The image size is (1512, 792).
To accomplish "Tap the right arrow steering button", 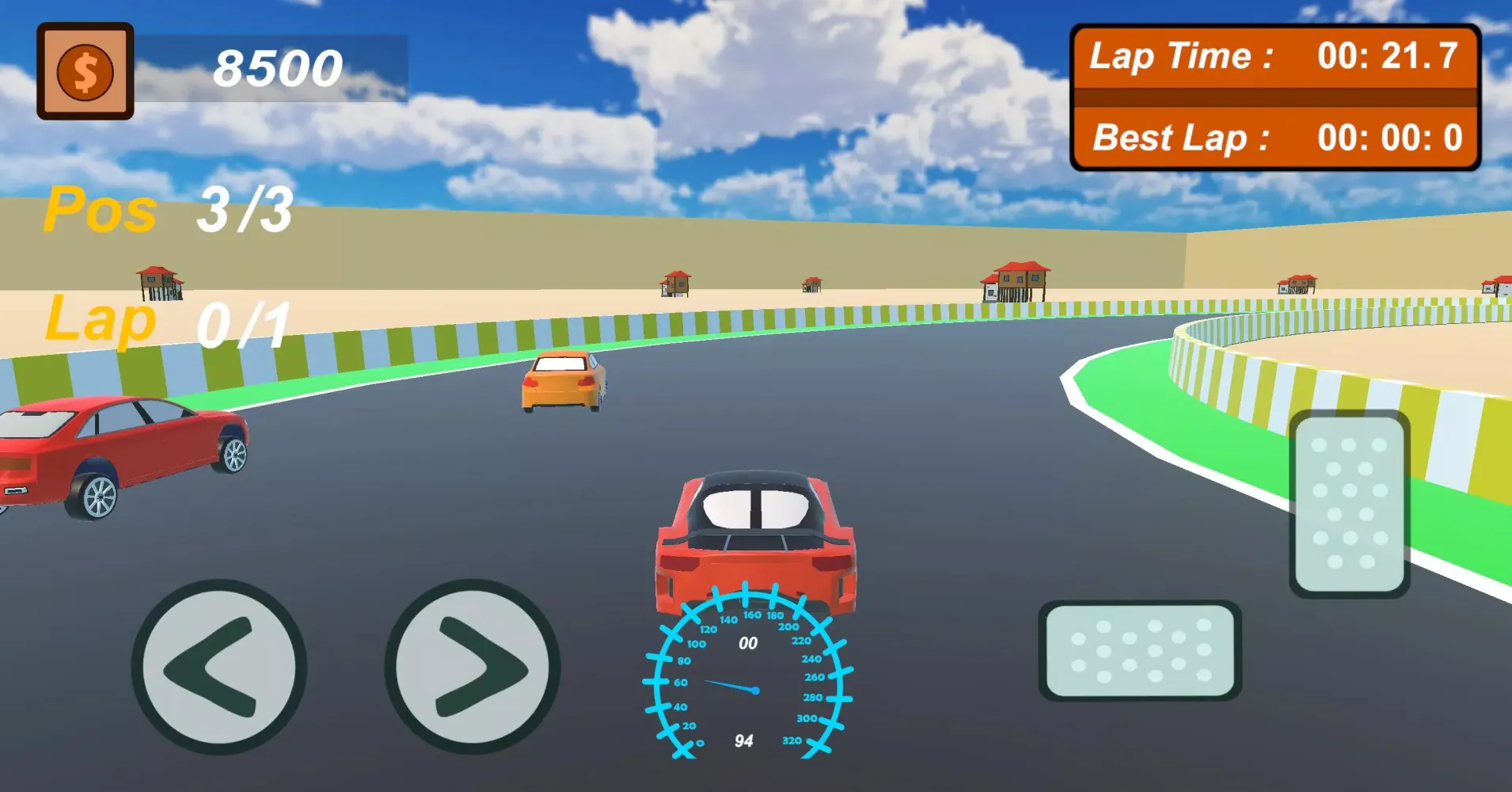I will [473, 667].
